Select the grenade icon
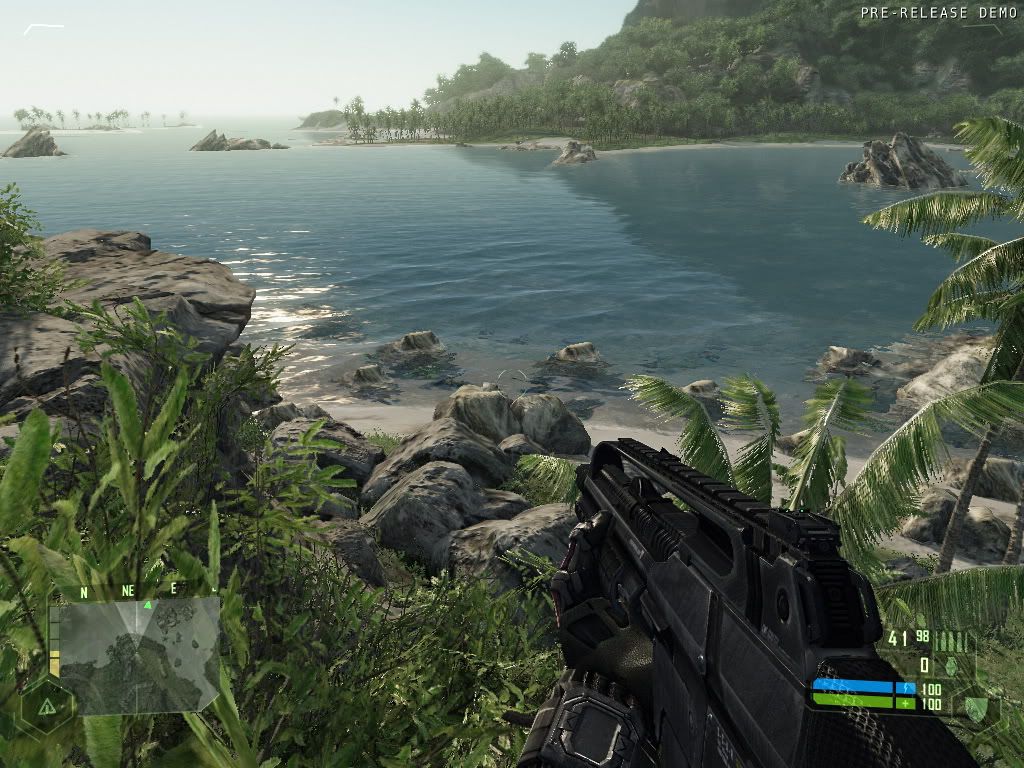 [x=952, y=666]
